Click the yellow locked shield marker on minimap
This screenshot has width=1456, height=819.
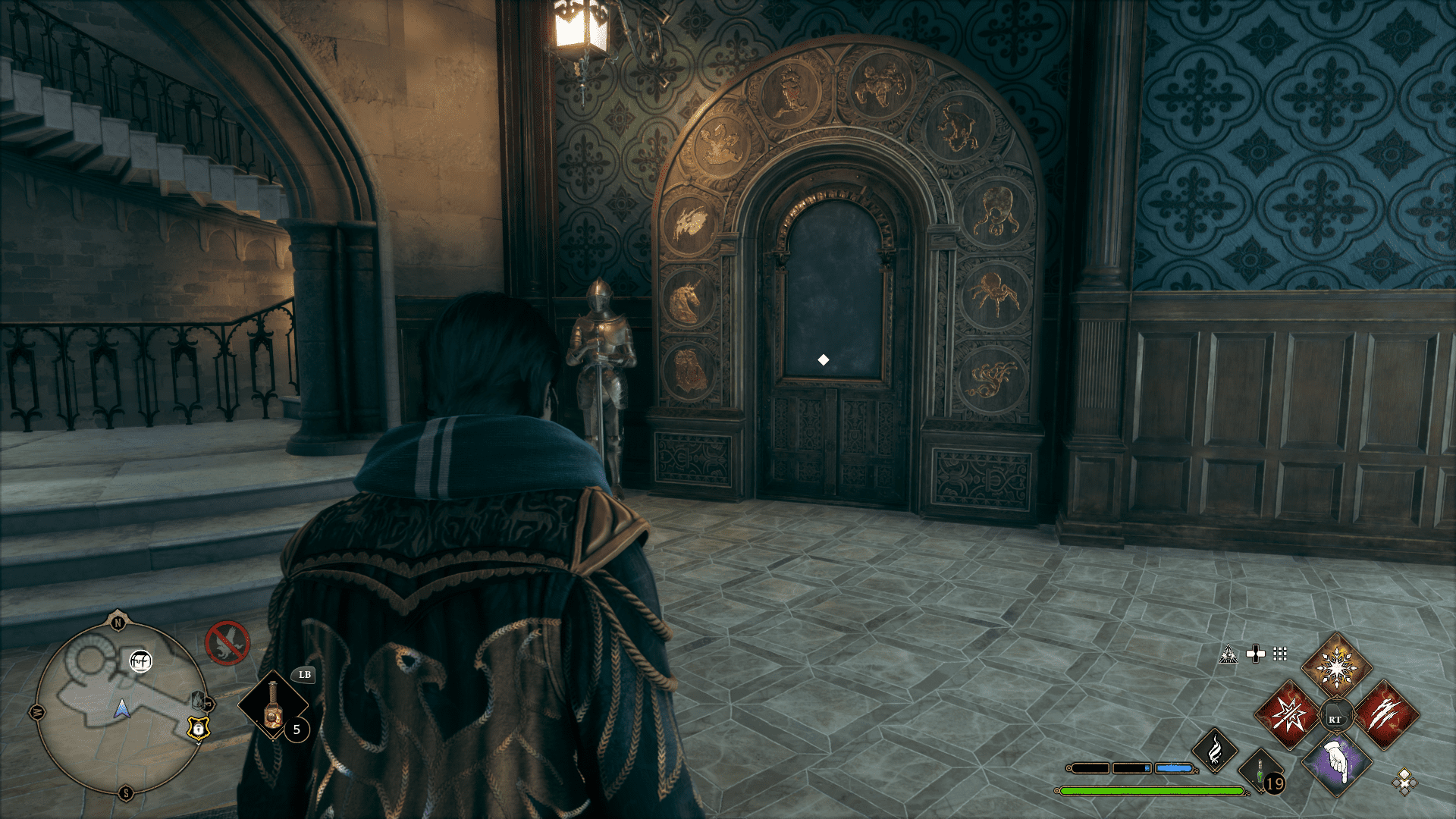pos(198,729)
